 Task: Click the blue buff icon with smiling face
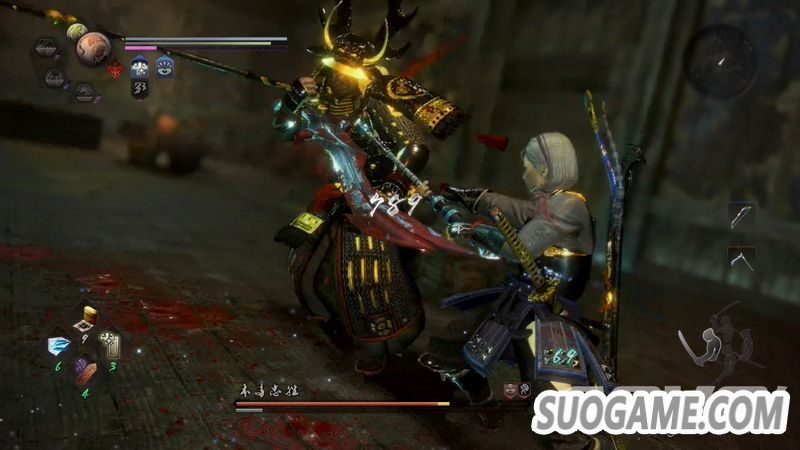tap(163, 68)
